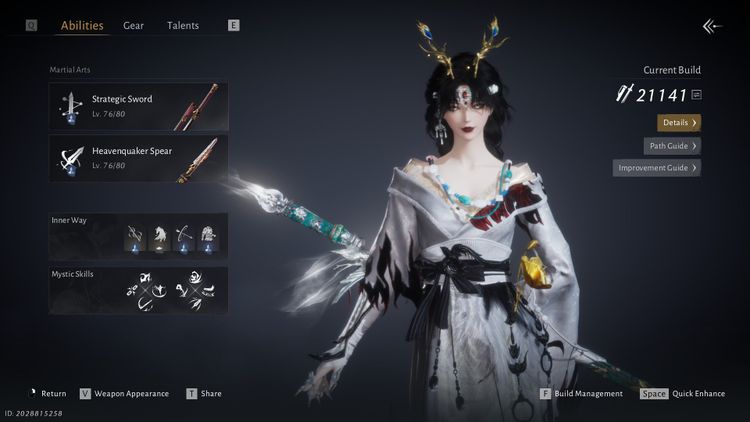
Task: Switch to the Gear tab
Action: tap(133, 25)
